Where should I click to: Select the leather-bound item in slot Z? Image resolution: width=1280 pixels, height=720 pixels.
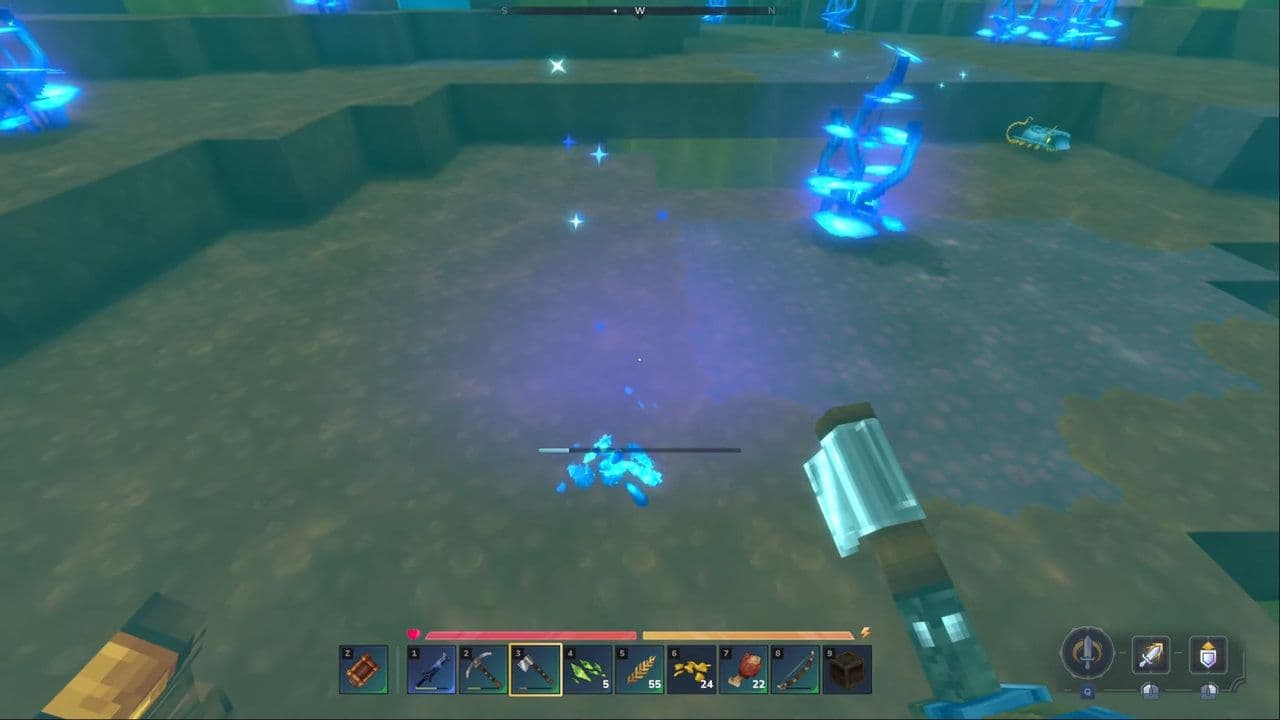click(363, 669)
